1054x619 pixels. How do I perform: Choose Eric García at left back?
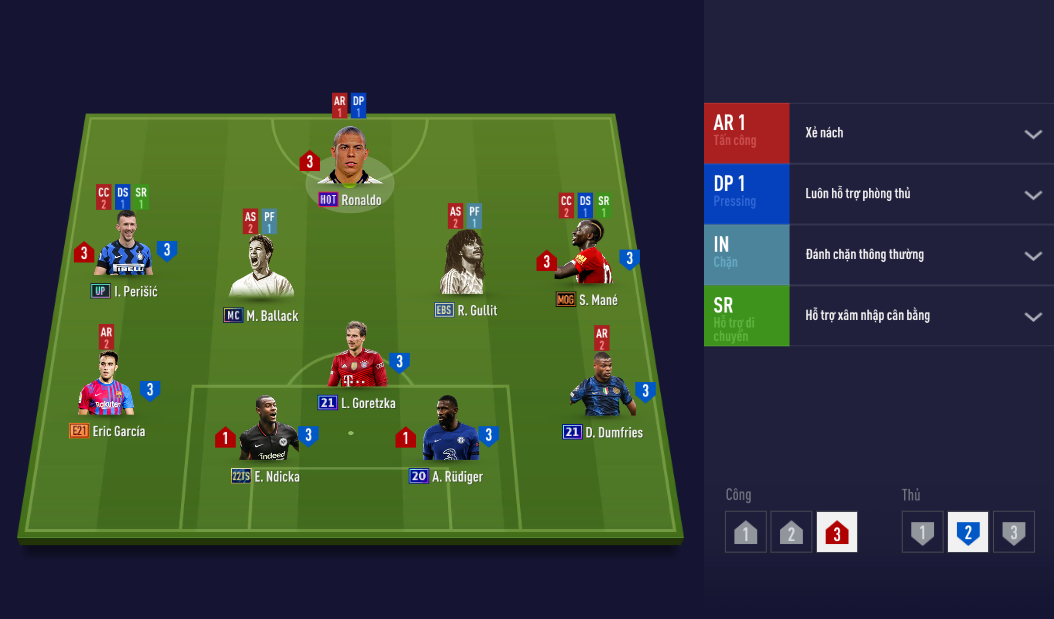point(107,387)
